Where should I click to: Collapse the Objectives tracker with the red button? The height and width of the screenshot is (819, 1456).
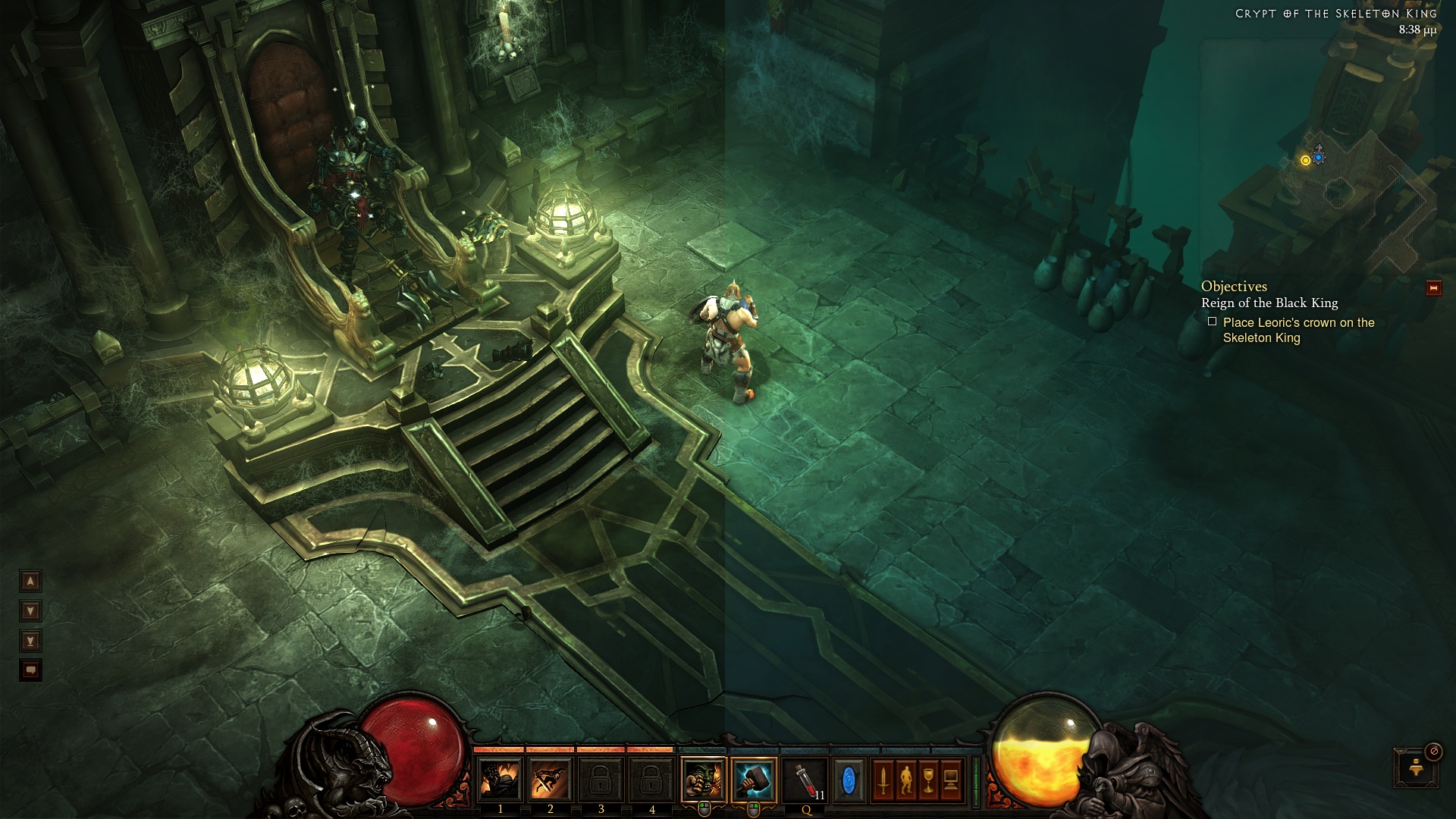[1433, 288]
